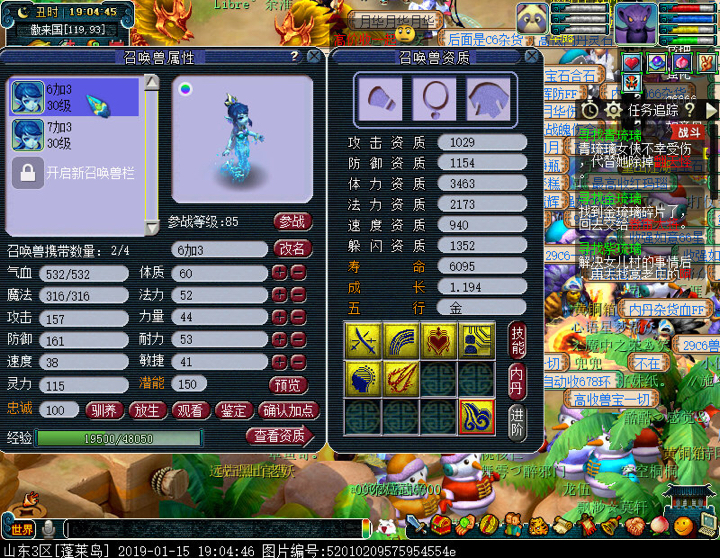Release the pet with 放生

148,410
